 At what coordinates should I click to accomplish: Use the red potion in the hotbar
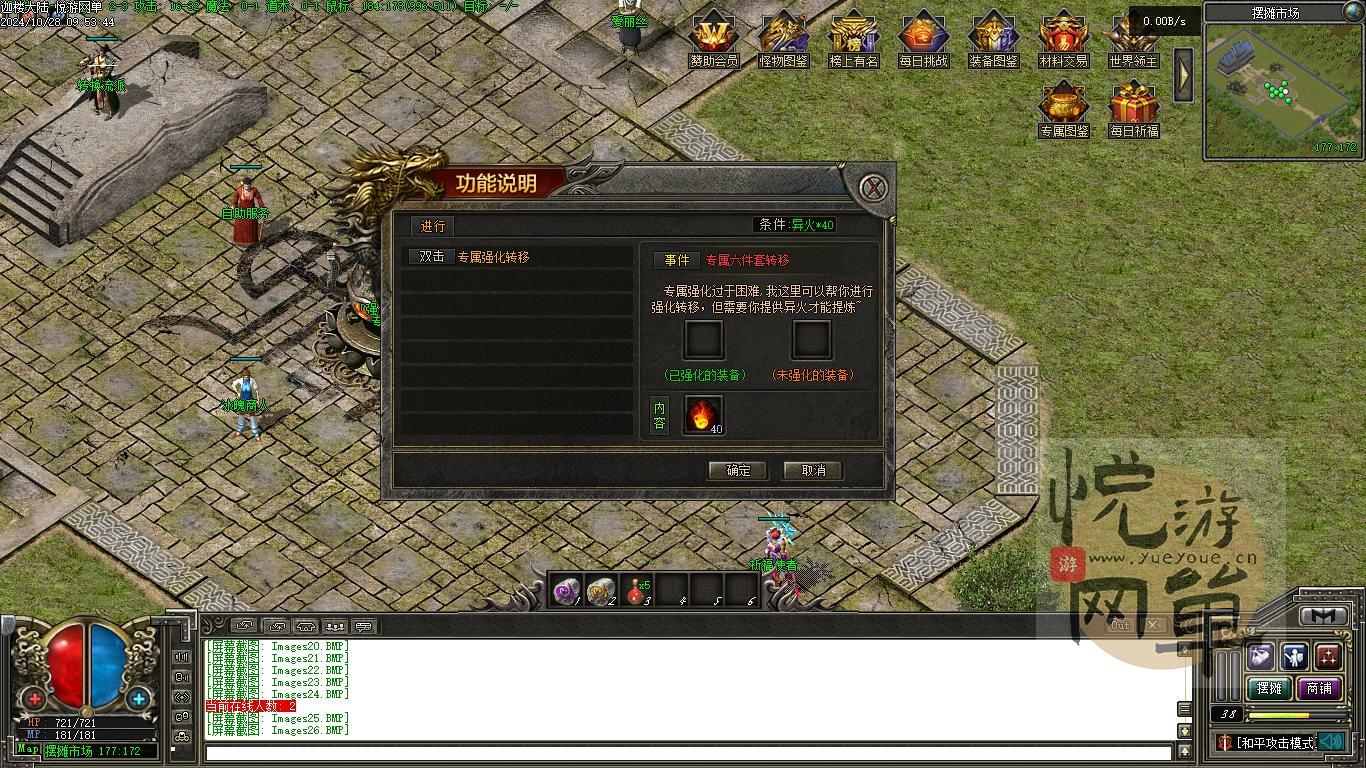[x=636, y=591]
